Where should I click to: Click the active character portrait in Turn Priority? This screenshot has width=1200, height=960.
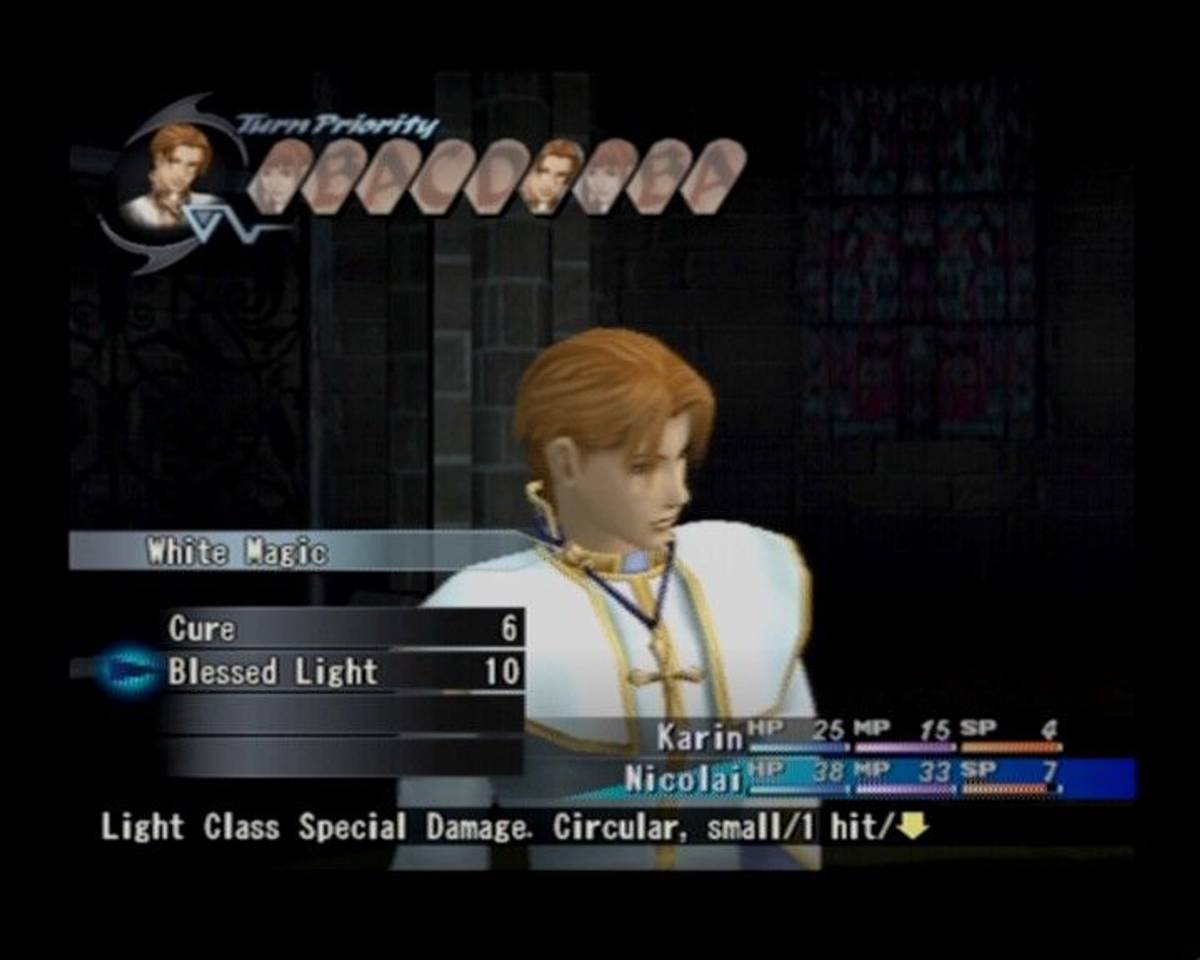click(x=178, y=176)
